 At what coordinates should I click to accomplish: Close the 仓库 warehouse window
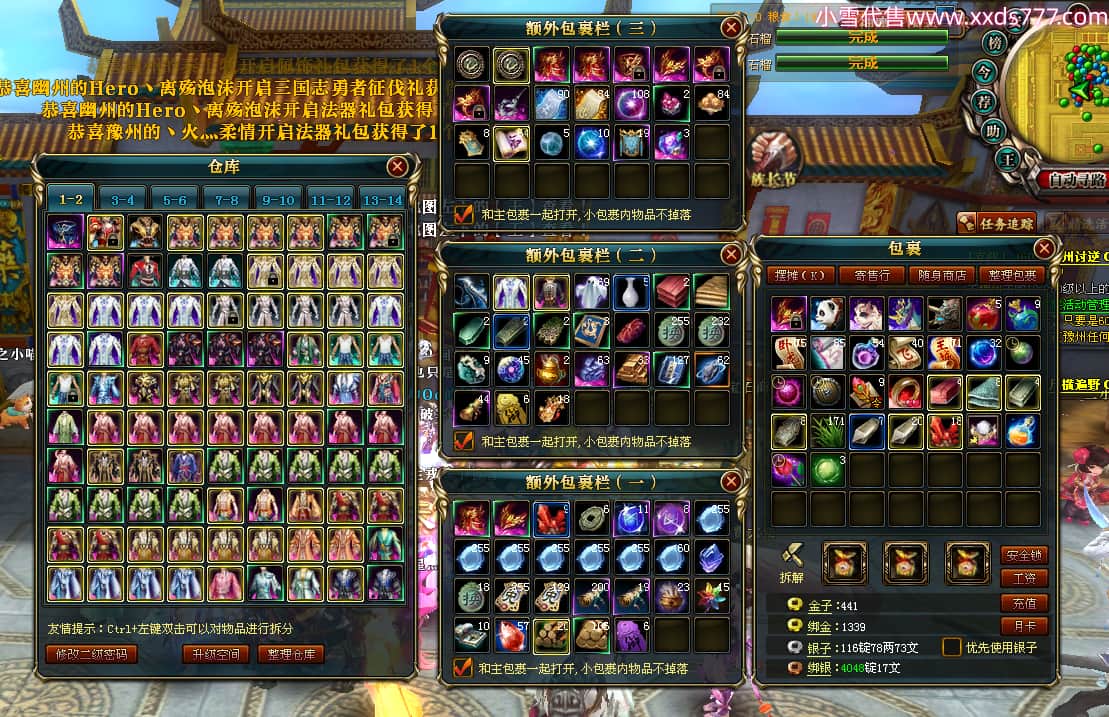pos(397,167)
